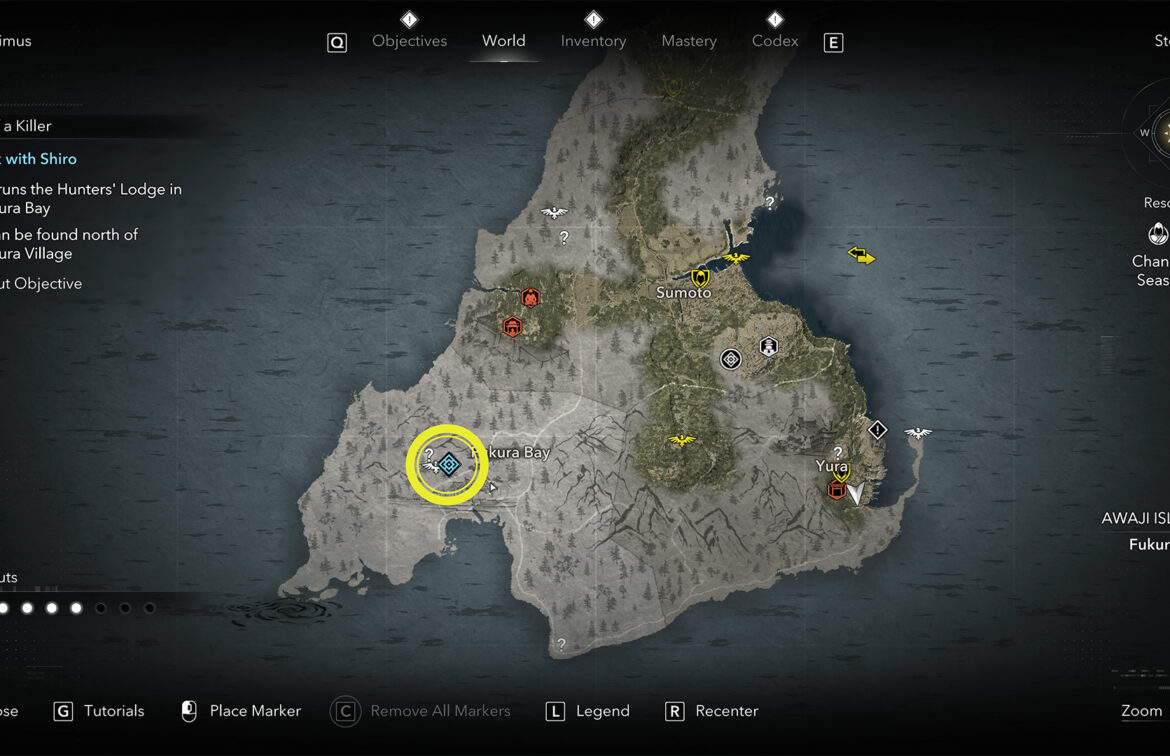Screen dimensions: 1170x756
Task: Click the Sumoto town marker
Action: point(699,278)
